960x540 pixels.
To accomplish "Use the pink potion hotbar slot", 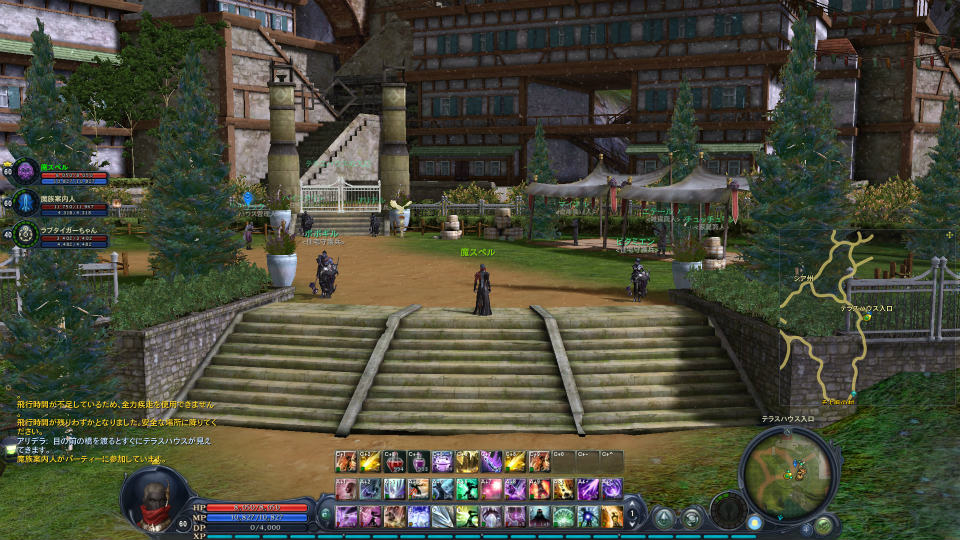I will [419, 461].
